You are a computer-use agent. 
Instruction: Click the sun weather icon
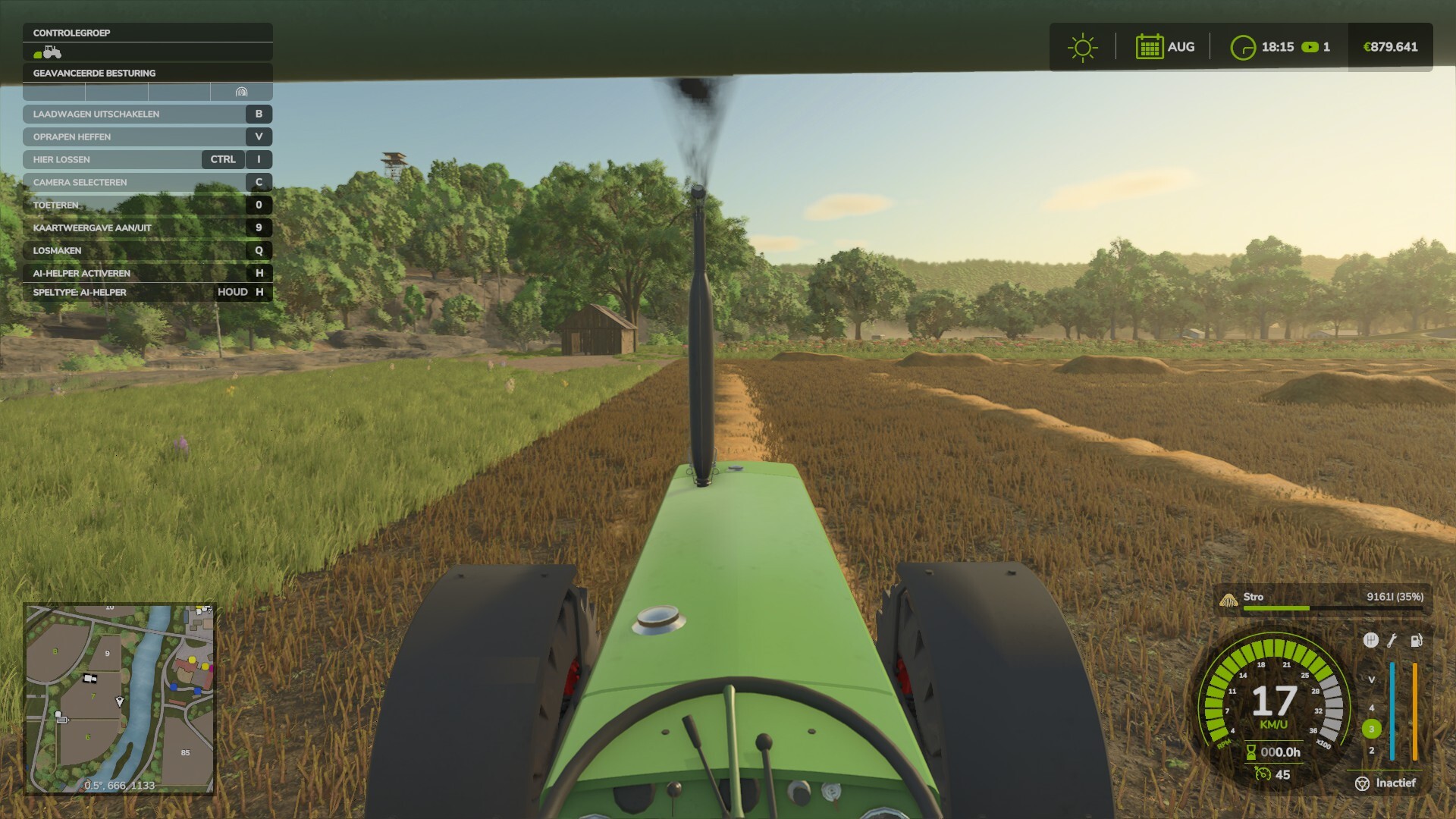click(x=1082, y=47)
